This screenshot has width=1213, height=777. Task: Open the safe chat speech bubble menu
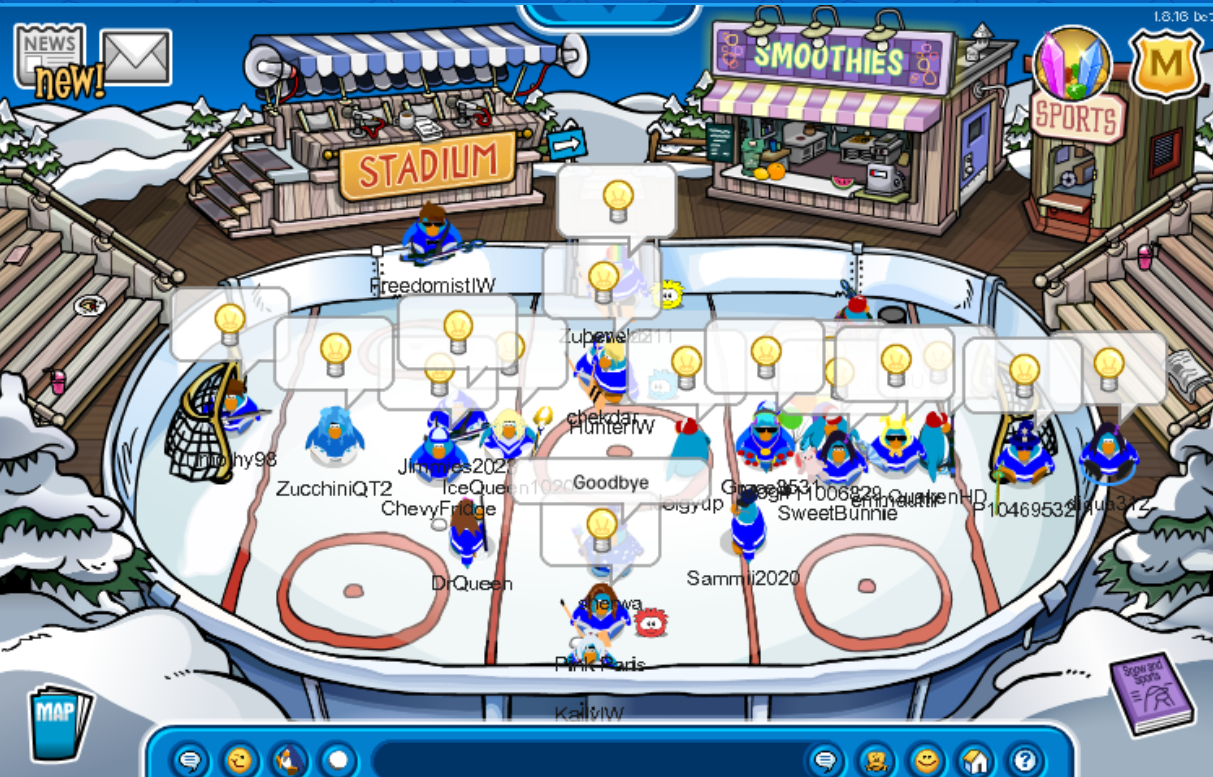click(x=189, y=761)
